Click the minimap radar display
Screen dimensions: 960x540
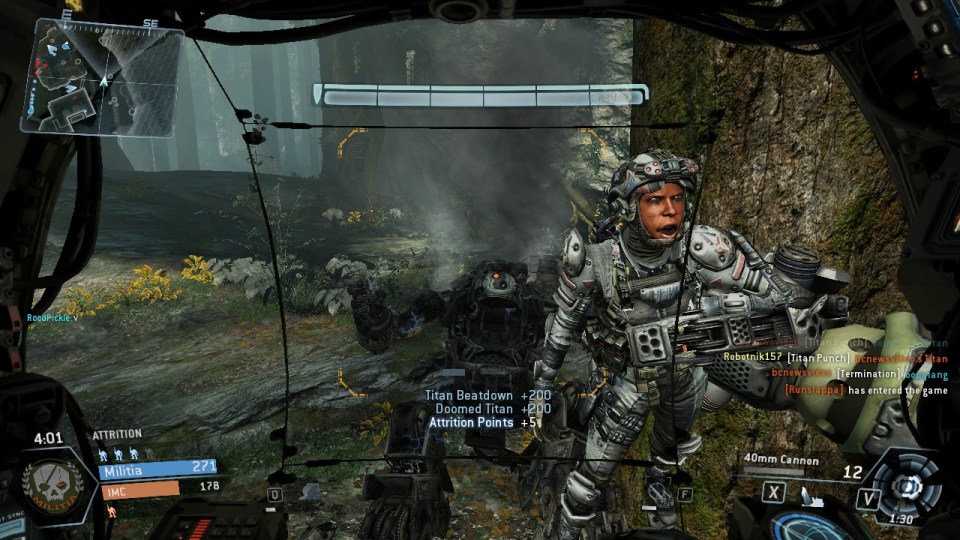tap(103, 79)
